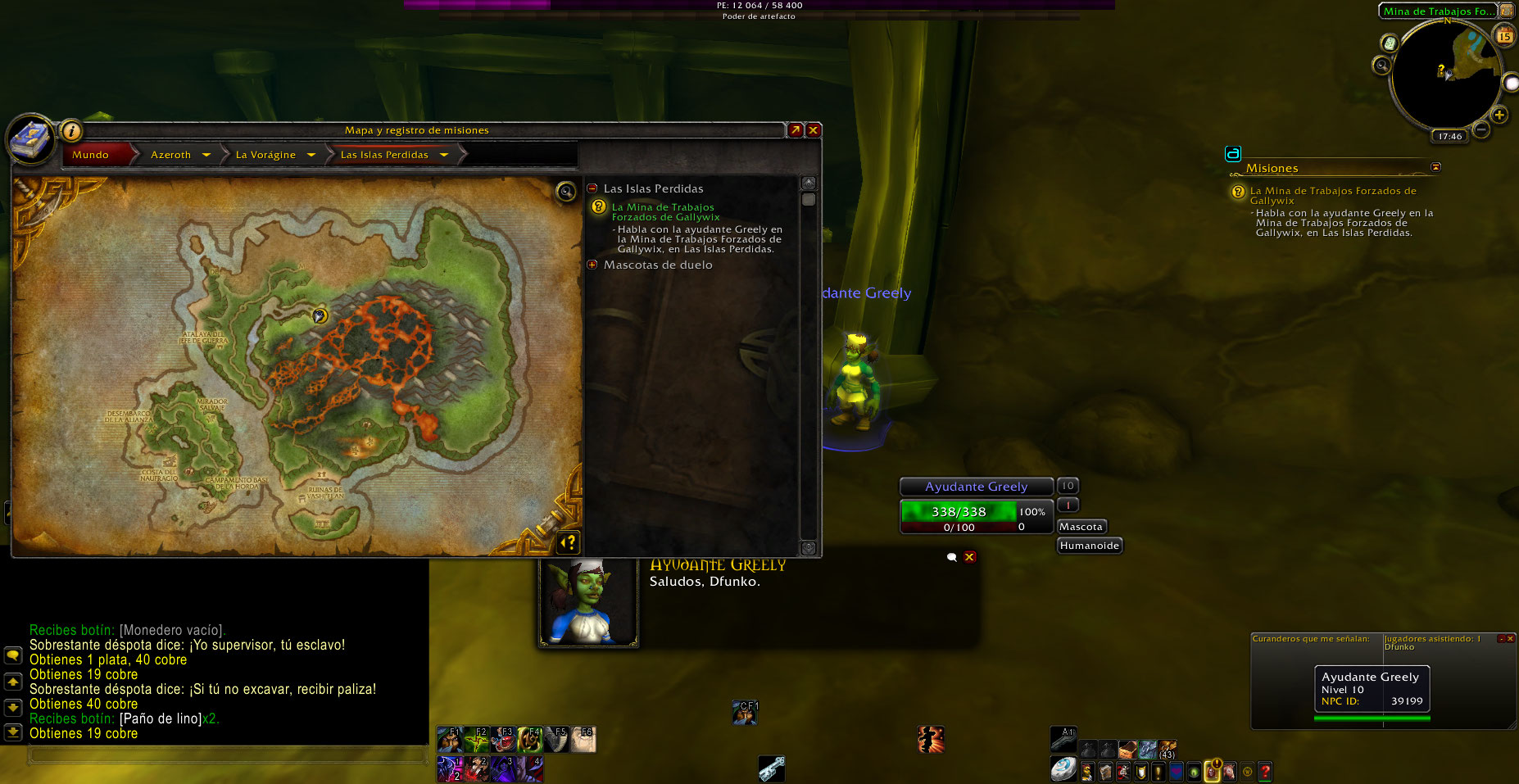Collapse the Las Islas Perdidas quest header
Screen dimensions: 1519x784
(x=592, y=188)
